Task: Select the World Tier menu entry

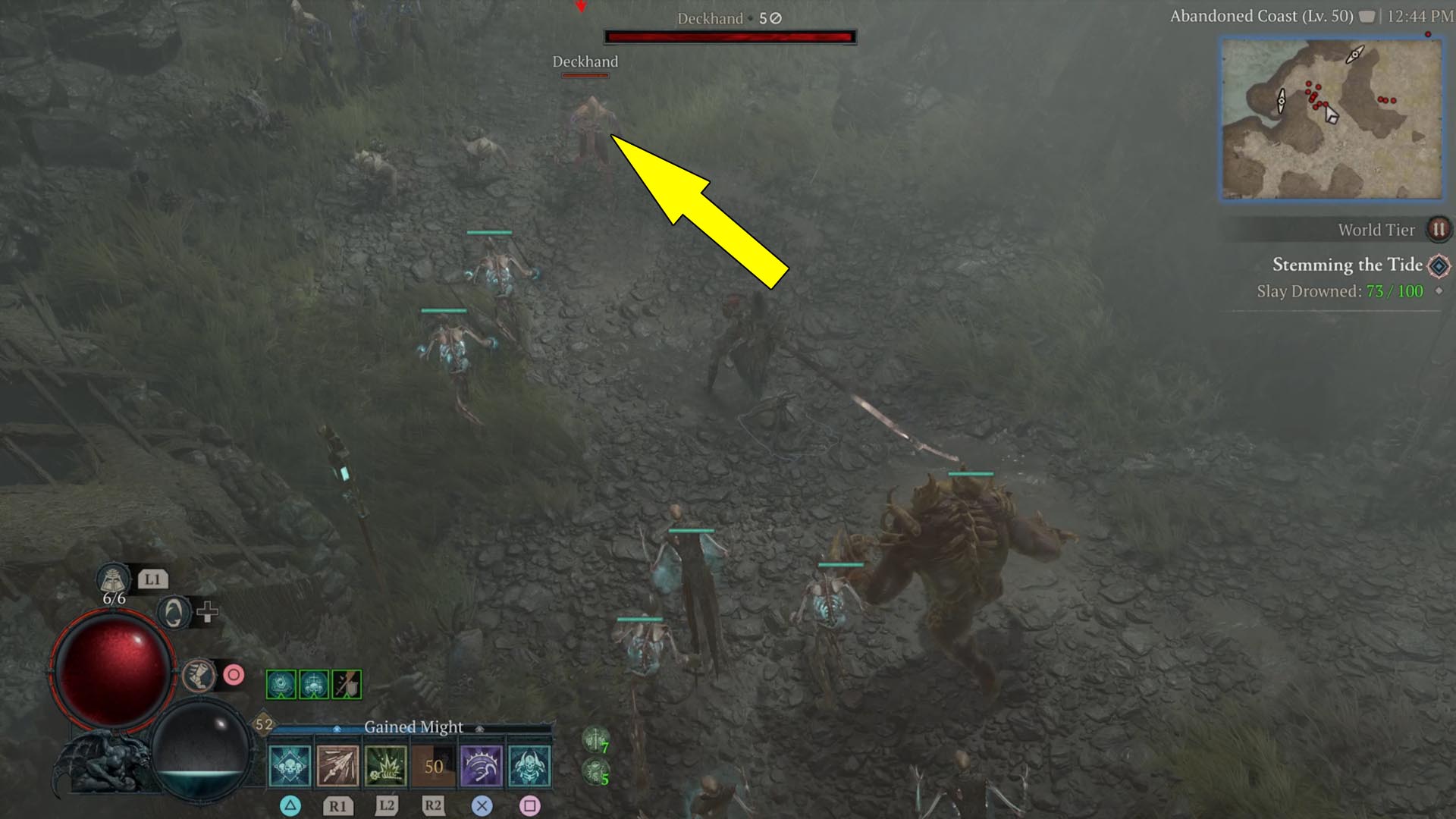Action: point(1376,230)
